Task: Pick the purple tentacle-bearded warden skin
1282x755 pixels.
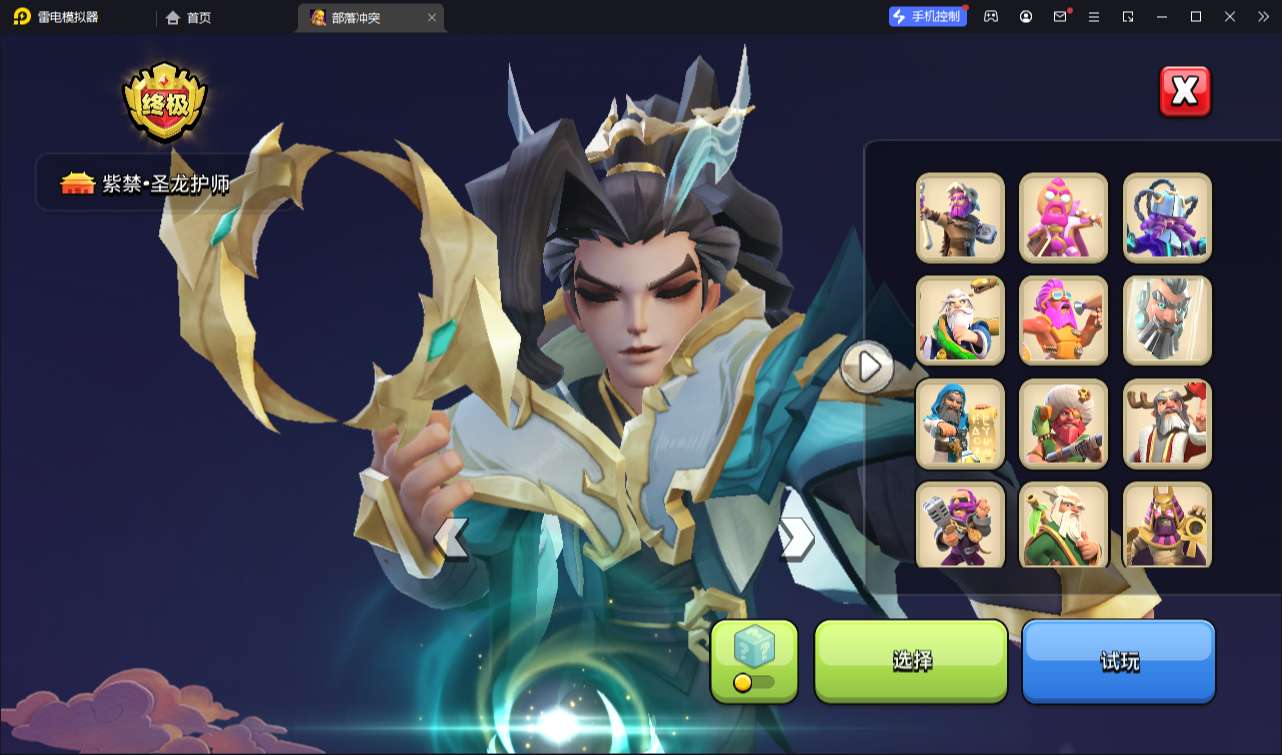Action: pos(1167,218)
